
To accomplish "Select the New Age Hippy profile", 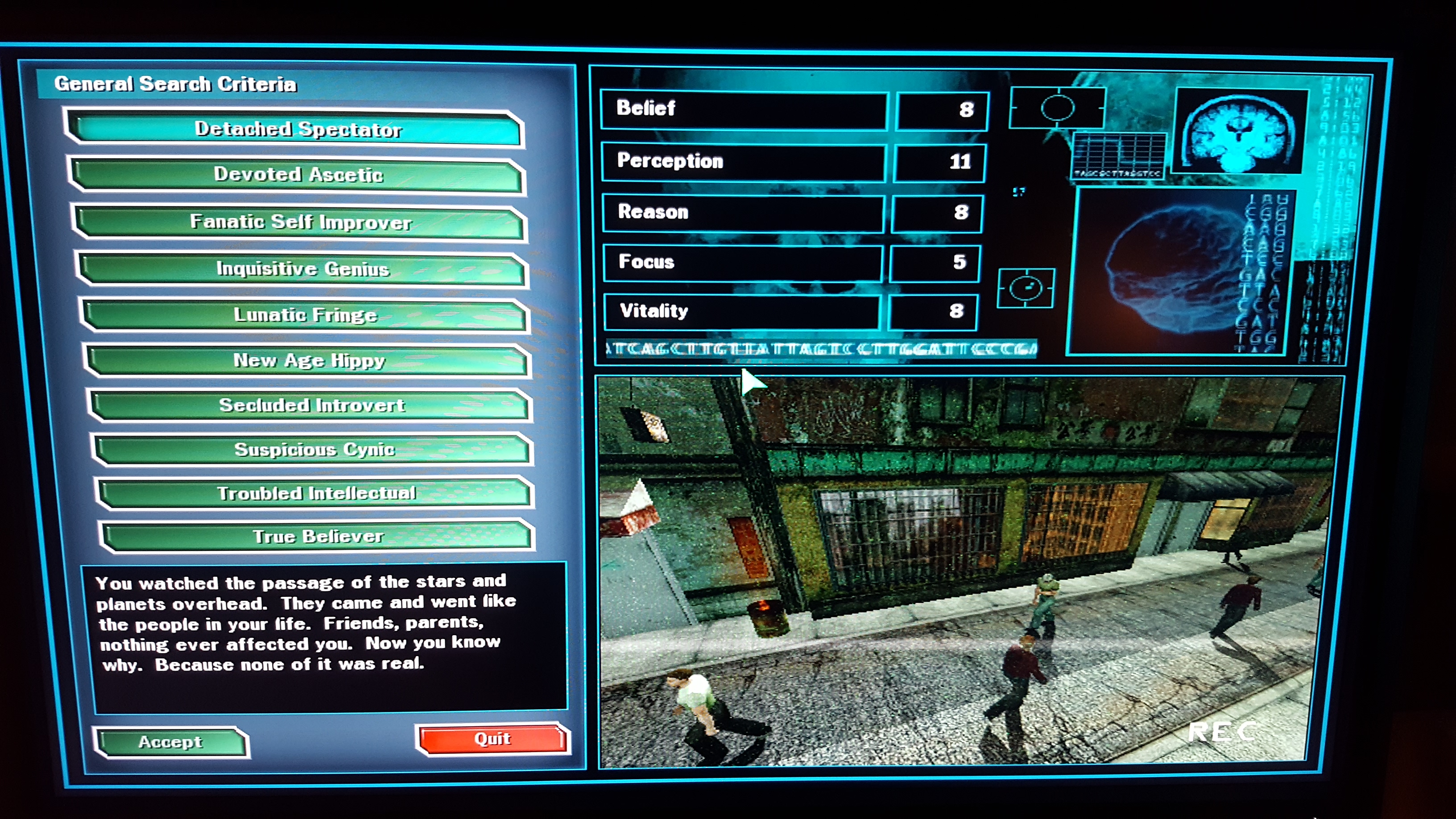I will click(309, 360).
